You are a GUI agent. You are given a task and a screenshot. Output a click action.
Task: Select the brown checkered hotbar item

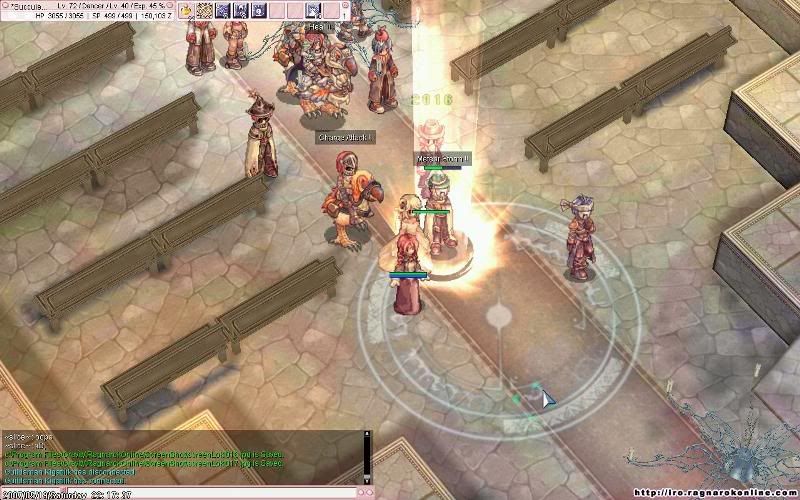pos(204,10)
